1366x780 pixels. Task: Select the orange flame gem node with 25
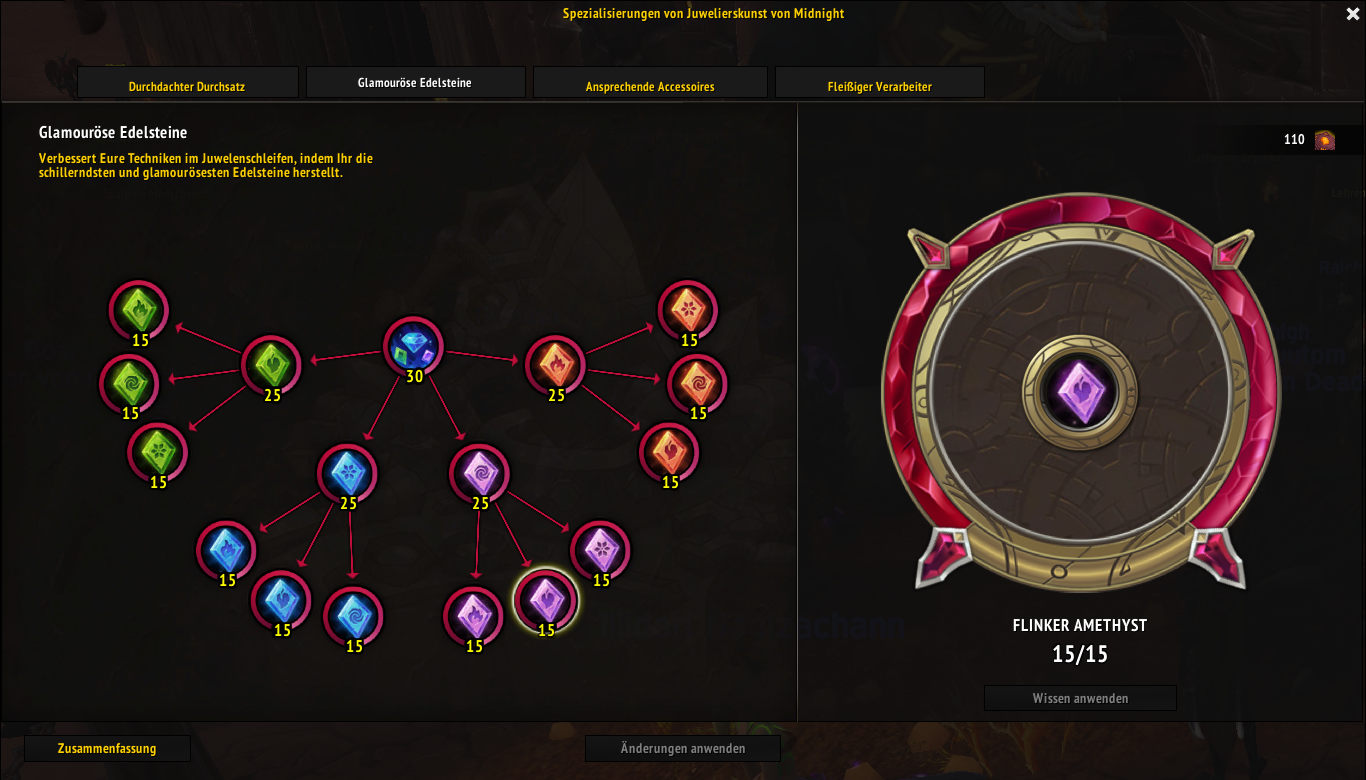[x=556, y=365]
